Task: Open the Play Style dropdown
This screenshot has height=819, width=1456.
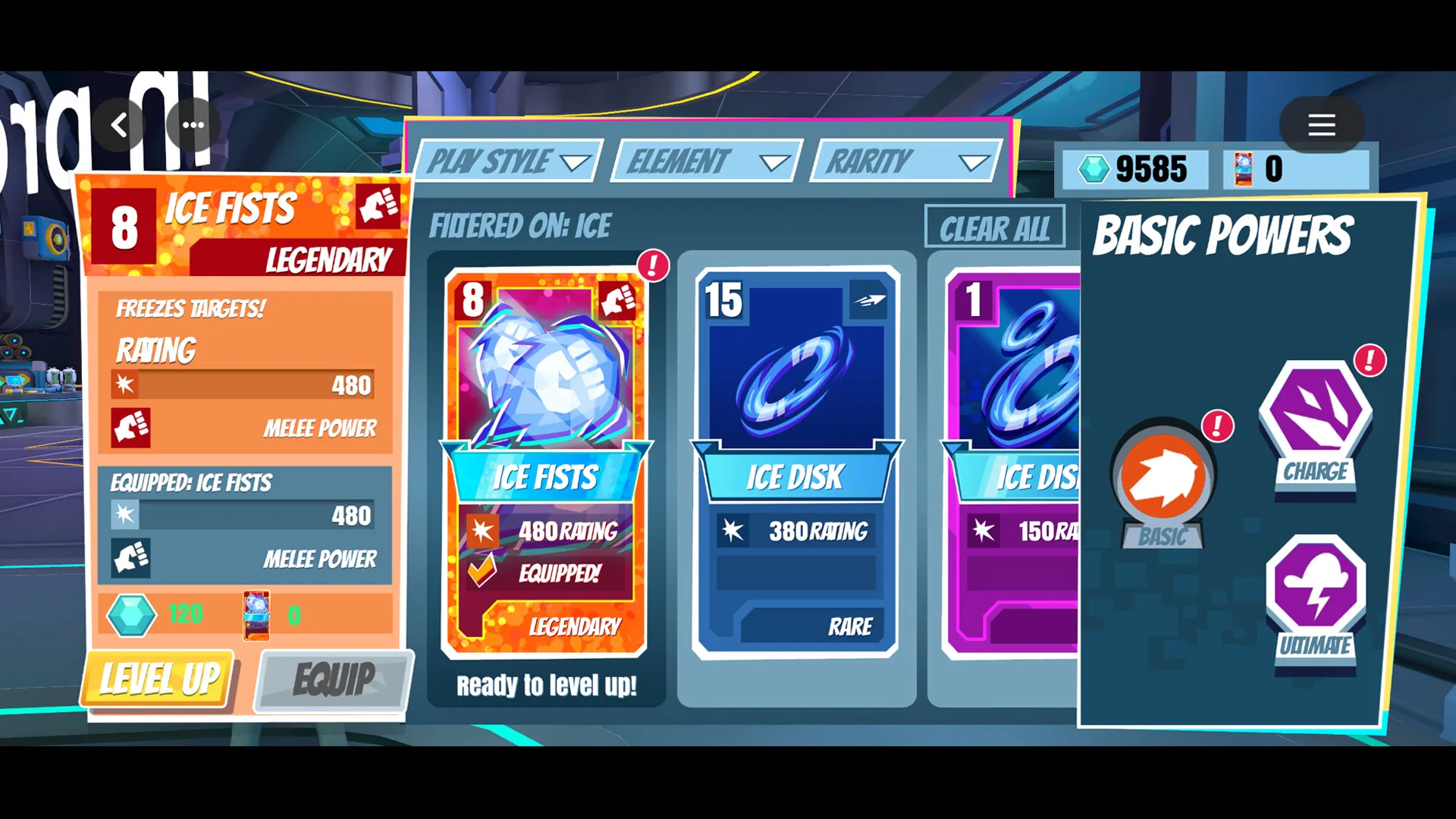Action: pos(507,161)
